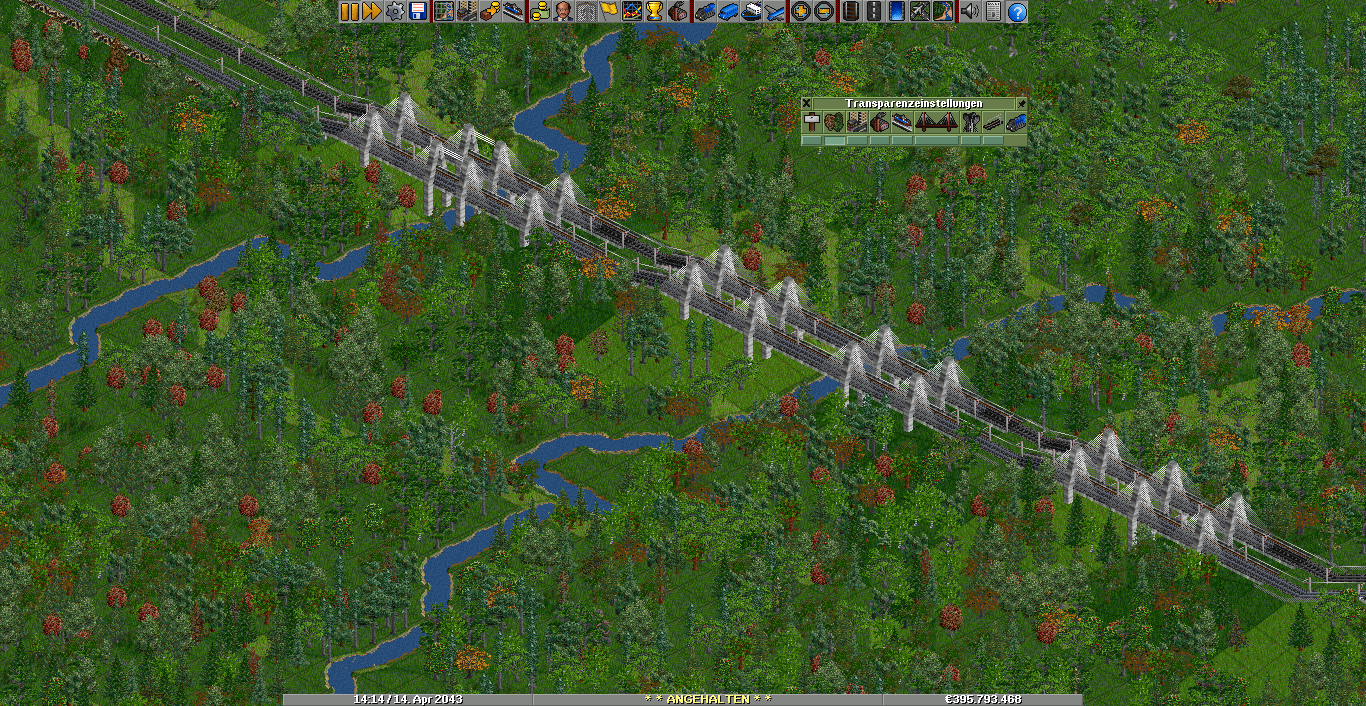Open the sound and music menu

coord(969,12)
